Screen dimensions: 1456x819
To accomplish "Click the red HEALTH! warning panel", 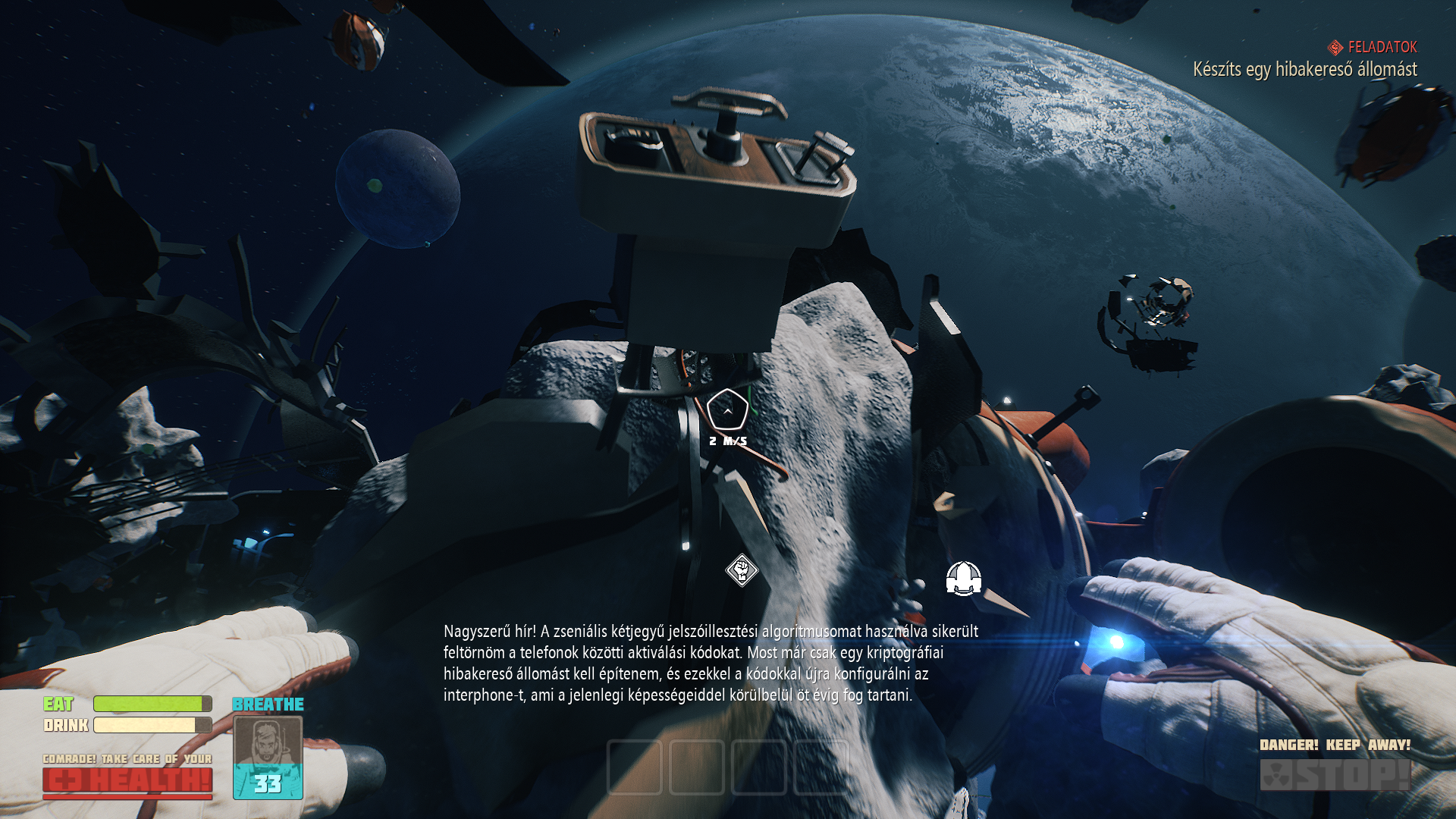I will 127,780.
